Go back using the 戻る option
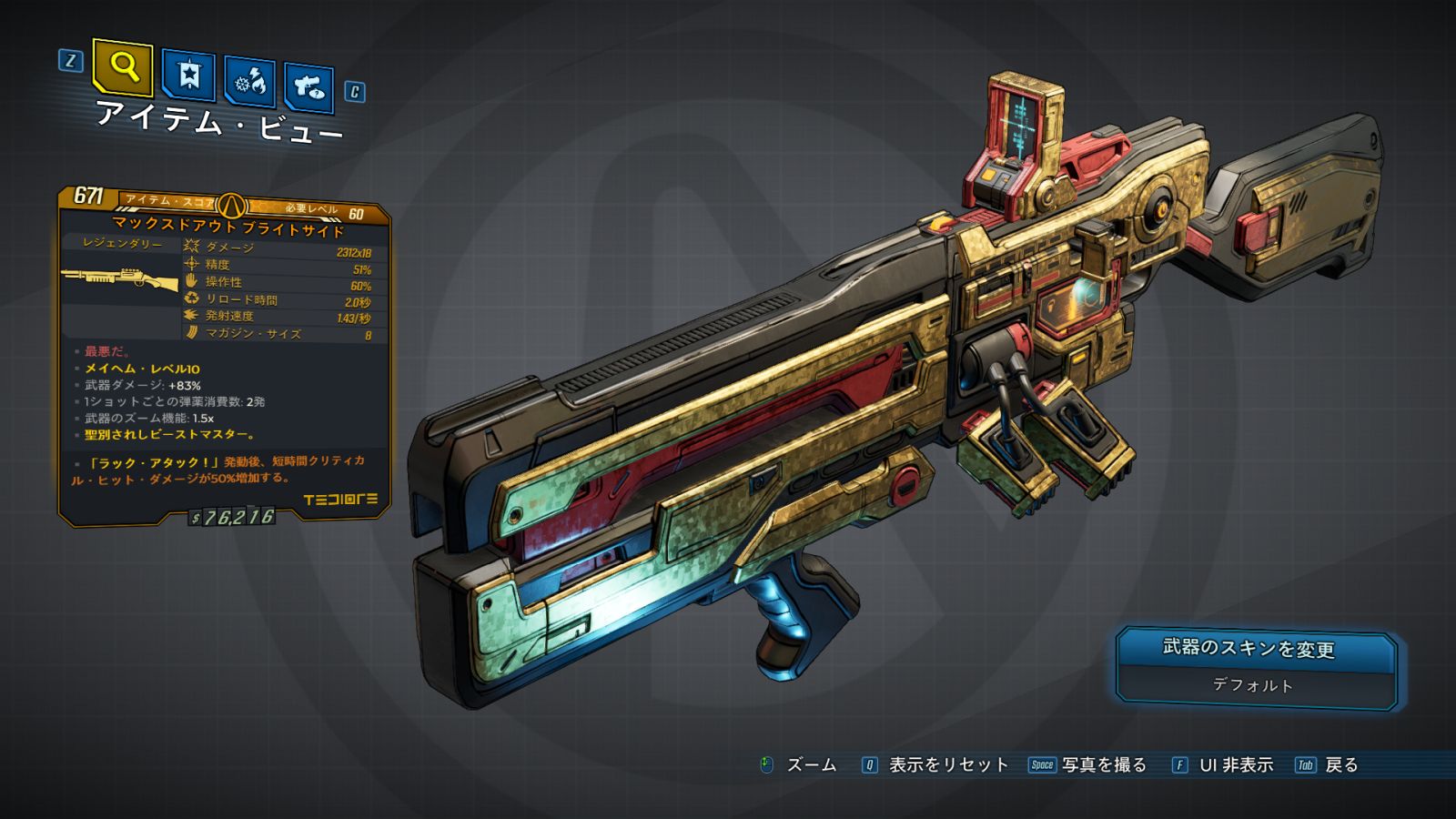1456x819 pixels. (x=1340, y=765)
